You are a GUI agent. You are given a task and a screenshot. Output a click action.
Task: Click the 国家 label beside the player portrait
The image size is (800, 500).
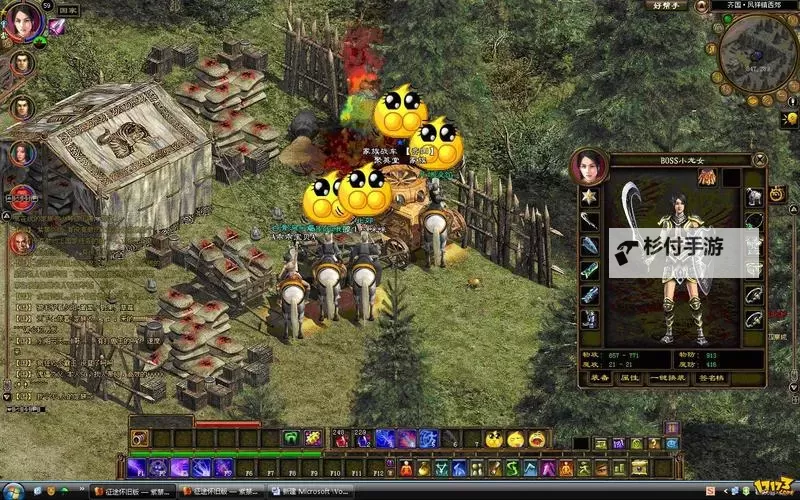(68, 11)
